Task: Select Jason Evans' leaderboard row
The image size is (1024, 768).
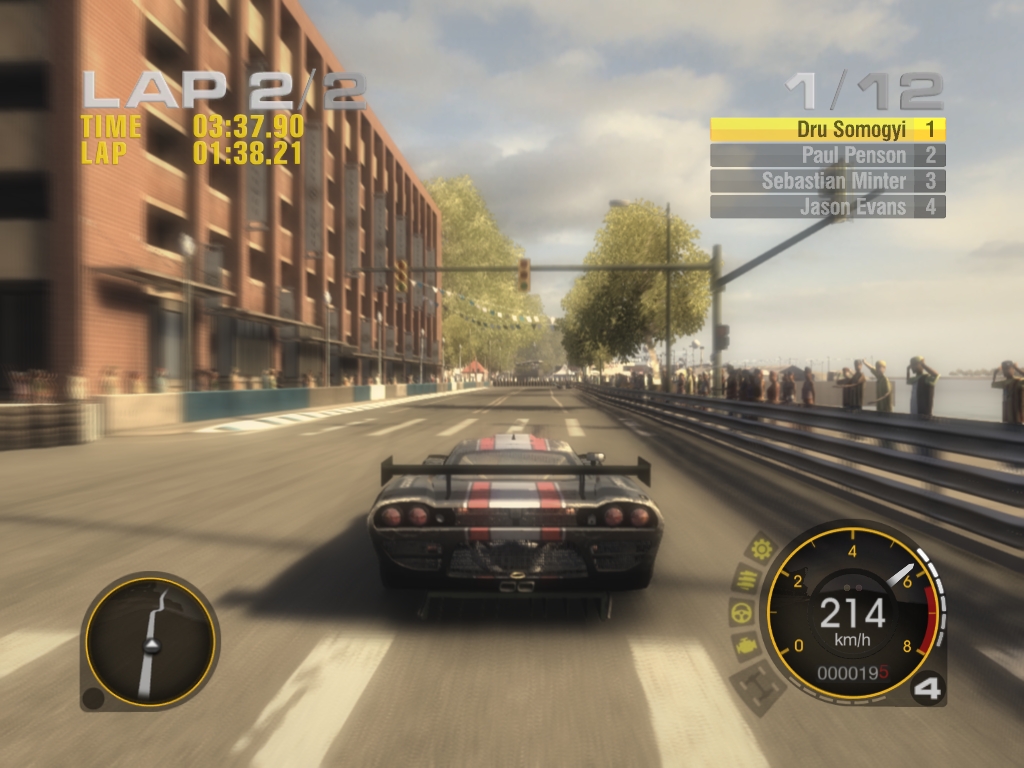Action: point(827,207)
